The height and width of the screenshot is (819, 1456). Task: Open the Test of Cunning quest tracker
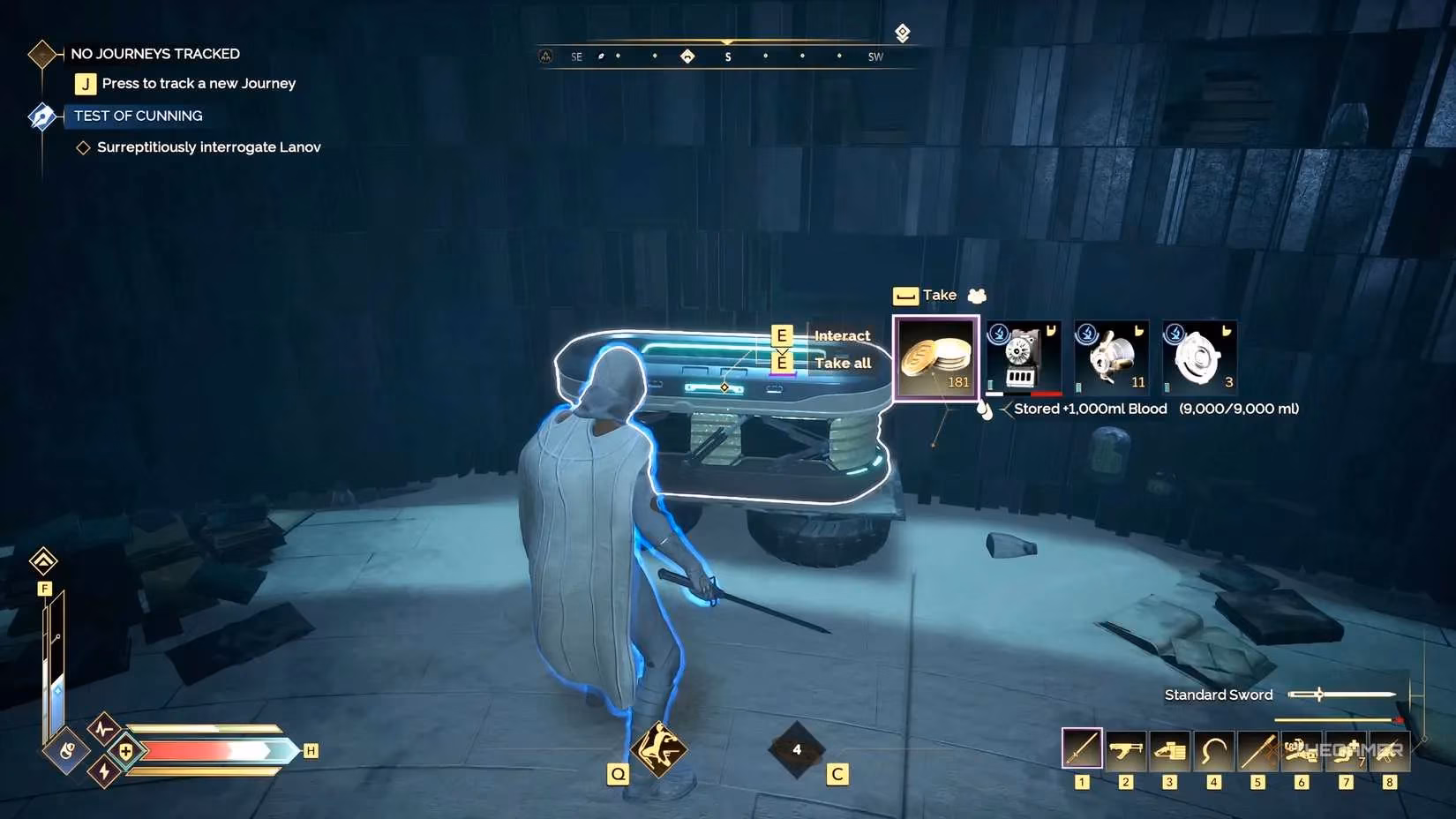click(x=138, y=116)
